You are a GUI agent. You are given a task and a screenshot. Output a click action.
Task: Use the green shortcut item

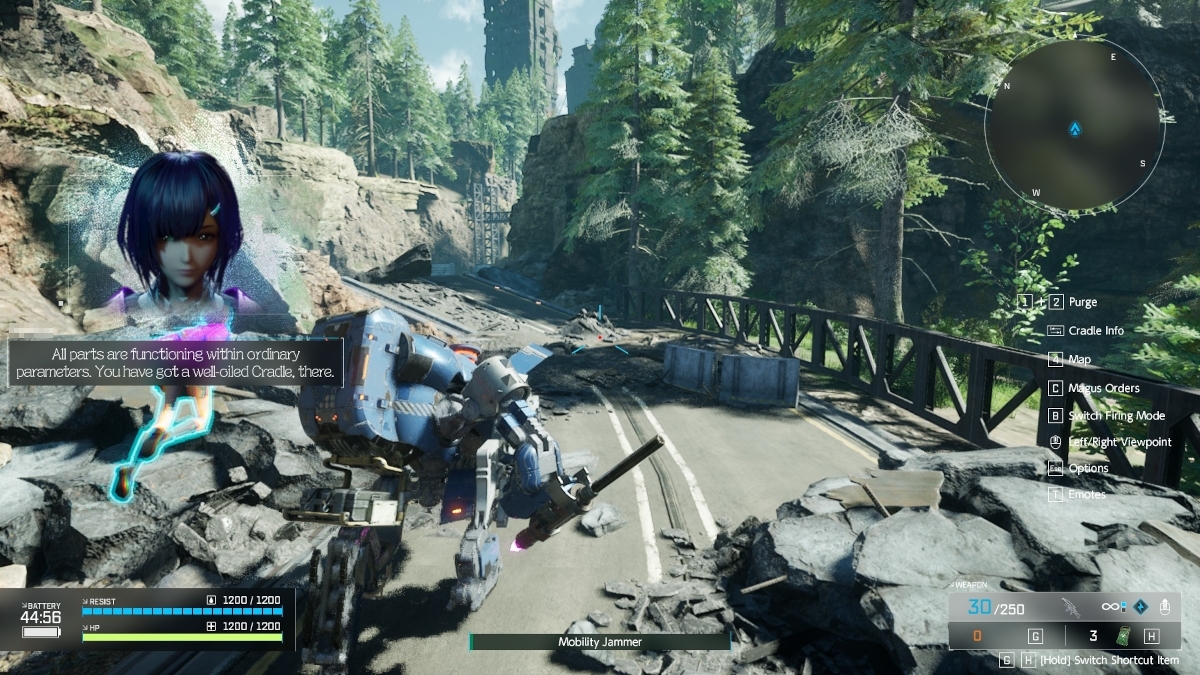1124,636
